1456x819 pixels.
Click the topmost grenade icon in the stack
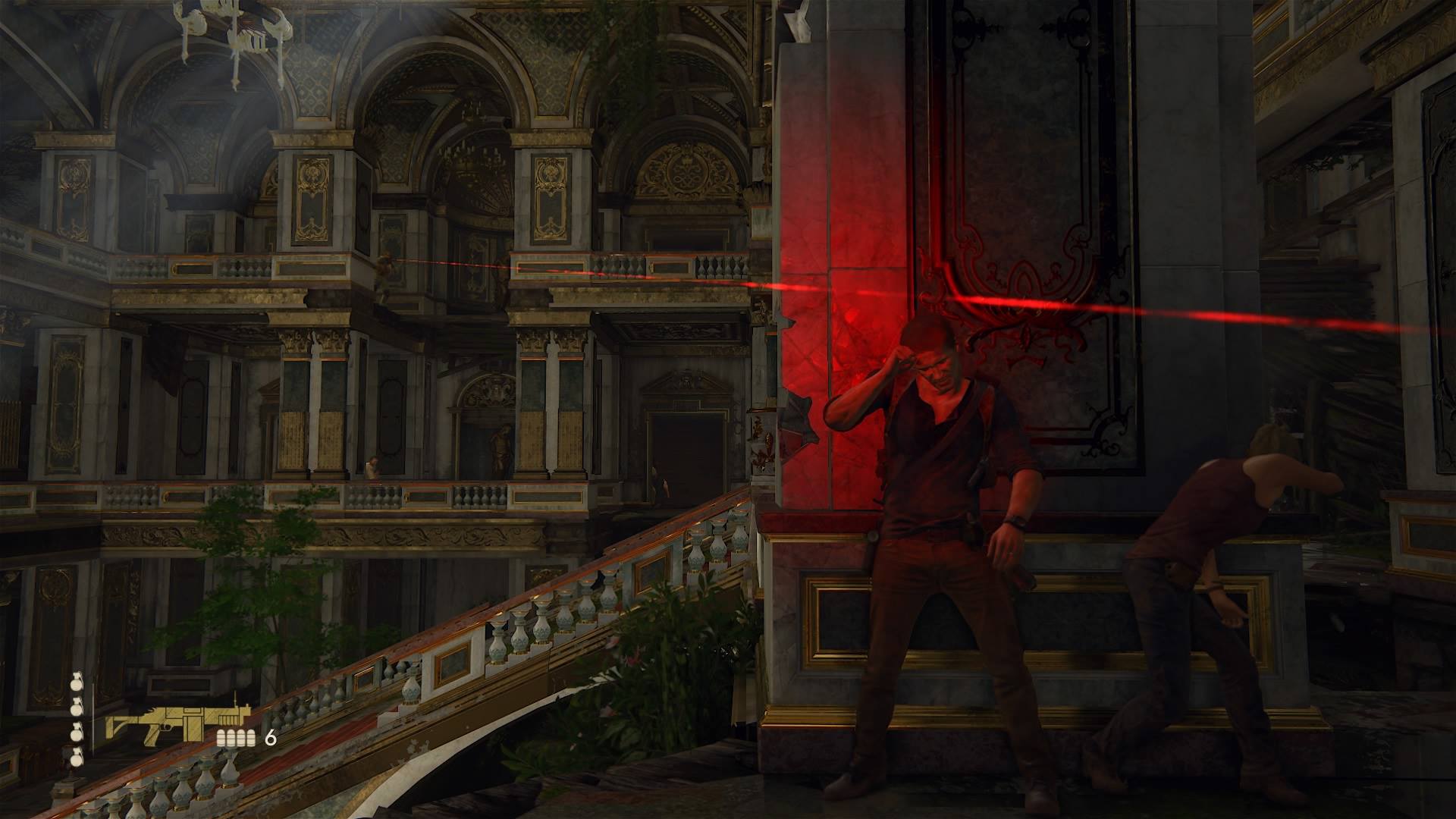coord(76,679)
